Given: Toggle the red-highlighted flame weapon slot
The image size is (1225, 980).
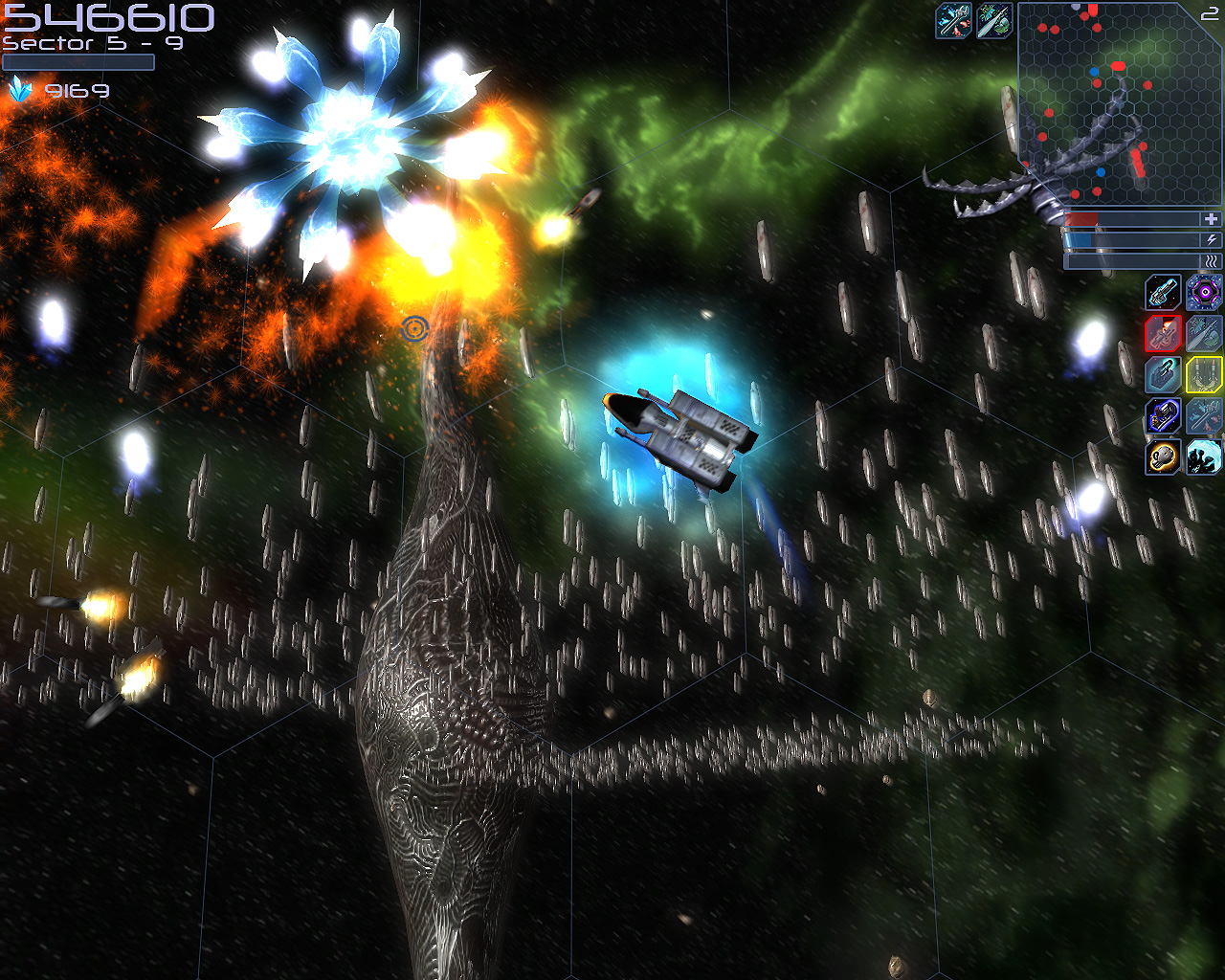Looking at the screenshot, I should 1162,333.
